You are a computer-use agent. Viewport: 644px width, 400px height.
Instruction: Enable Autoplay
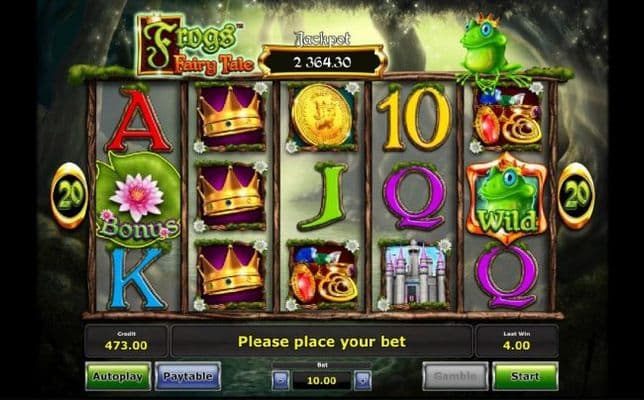point(118,376)
